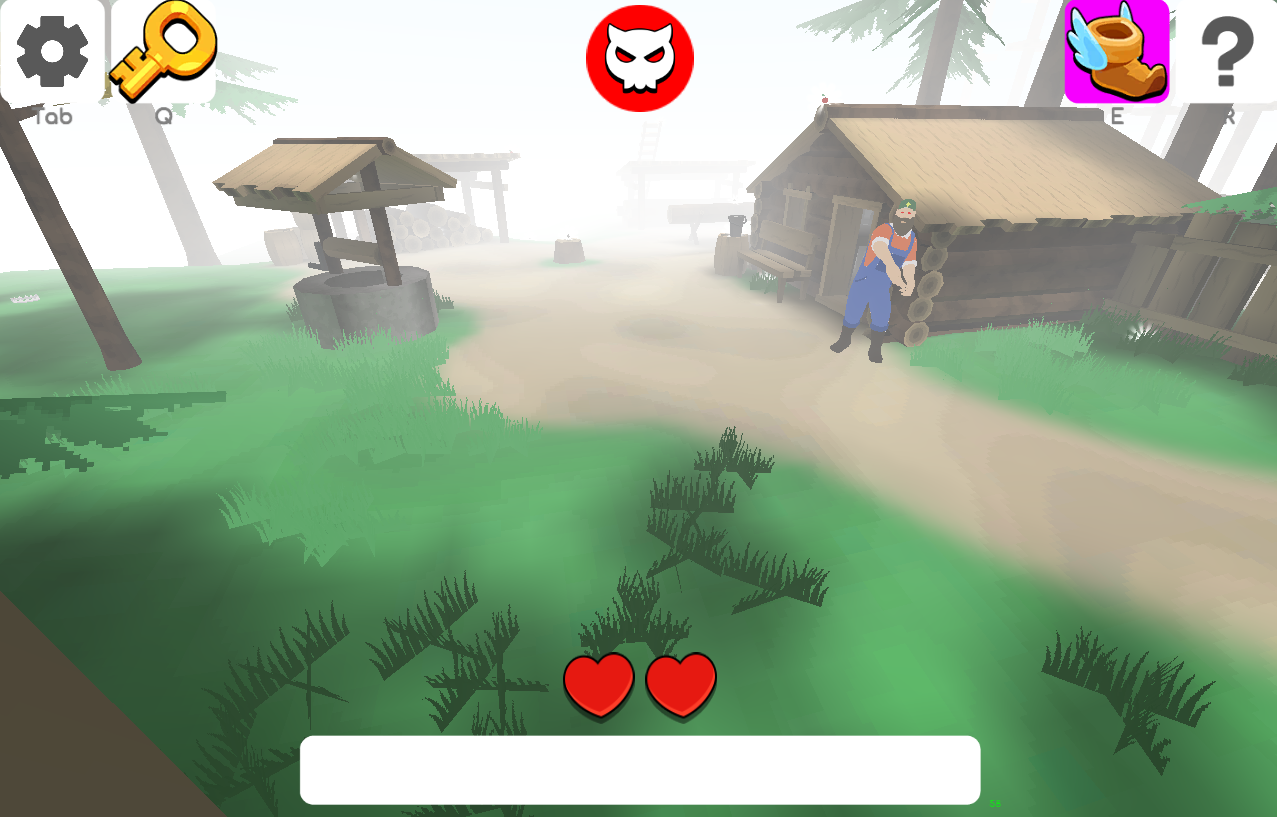This screenshot has width=1277, height=820.
Task: Activate the winged boot ability
Action: (x=1116, y=51)
